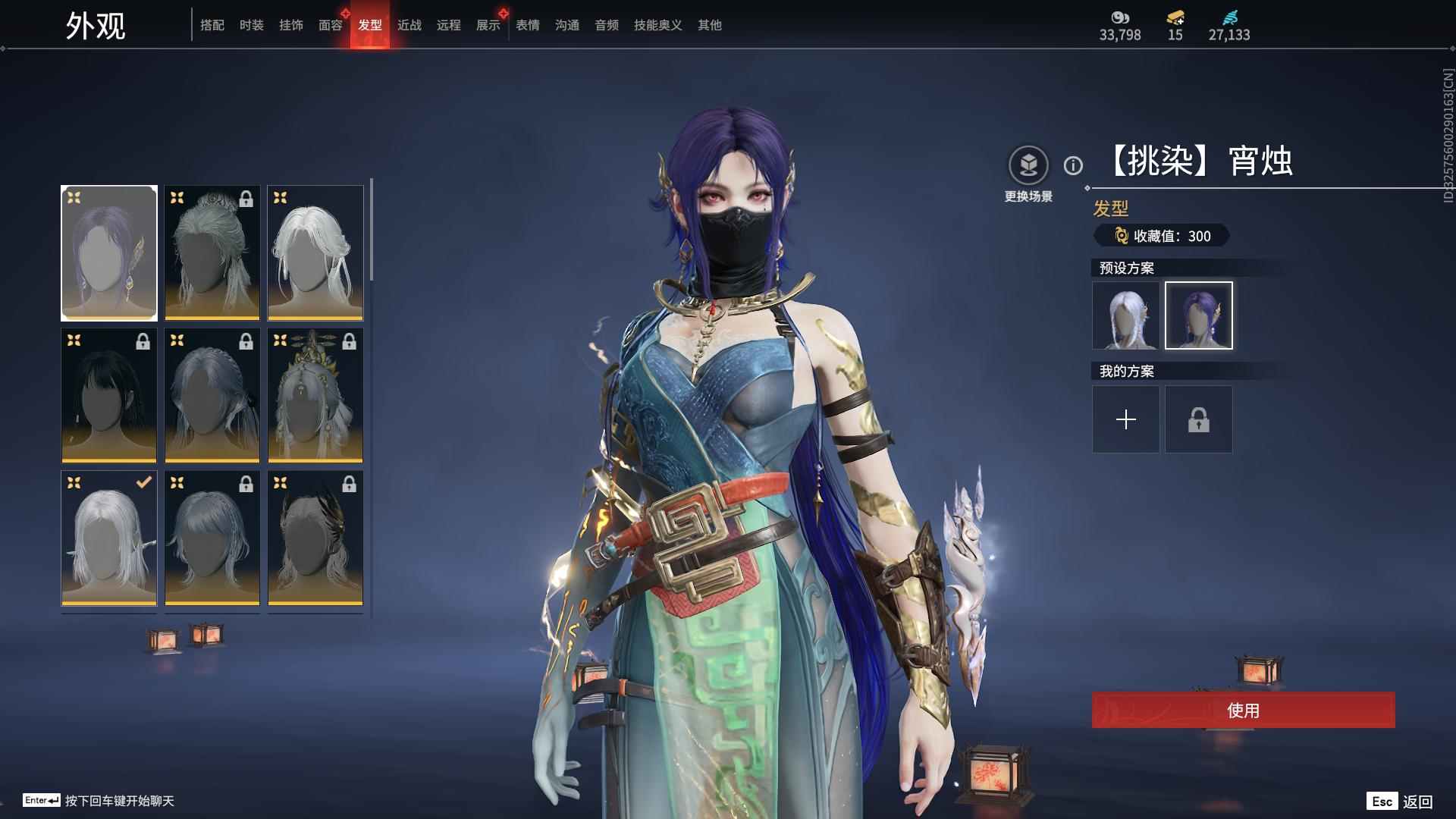Choose the purple hair preset scheme

tap(1198, 315)
